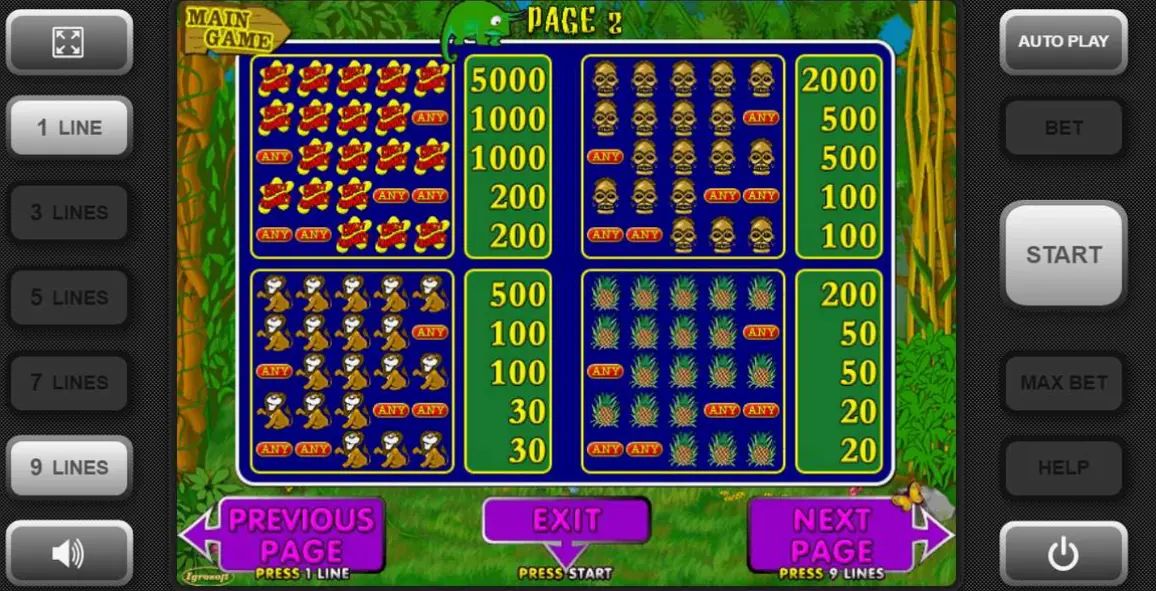1156x591 pixels.
Task: Activate the 9 Lines button
Action: pos(69,467)
